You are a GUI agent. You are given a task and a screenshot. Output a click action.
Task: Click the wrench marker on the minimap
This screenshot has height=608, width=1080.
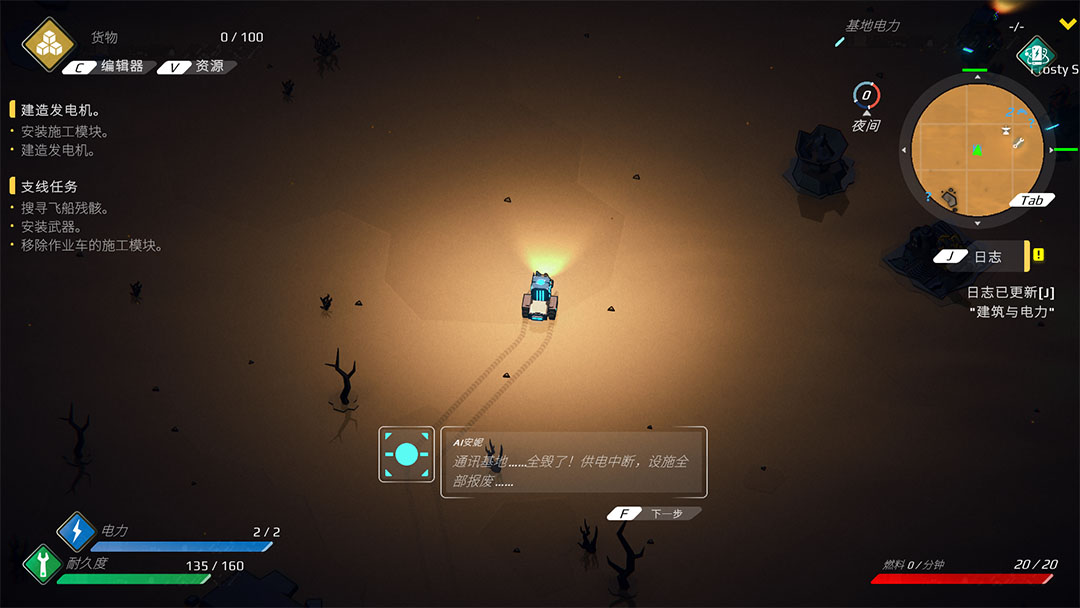tap(1018, 143)
